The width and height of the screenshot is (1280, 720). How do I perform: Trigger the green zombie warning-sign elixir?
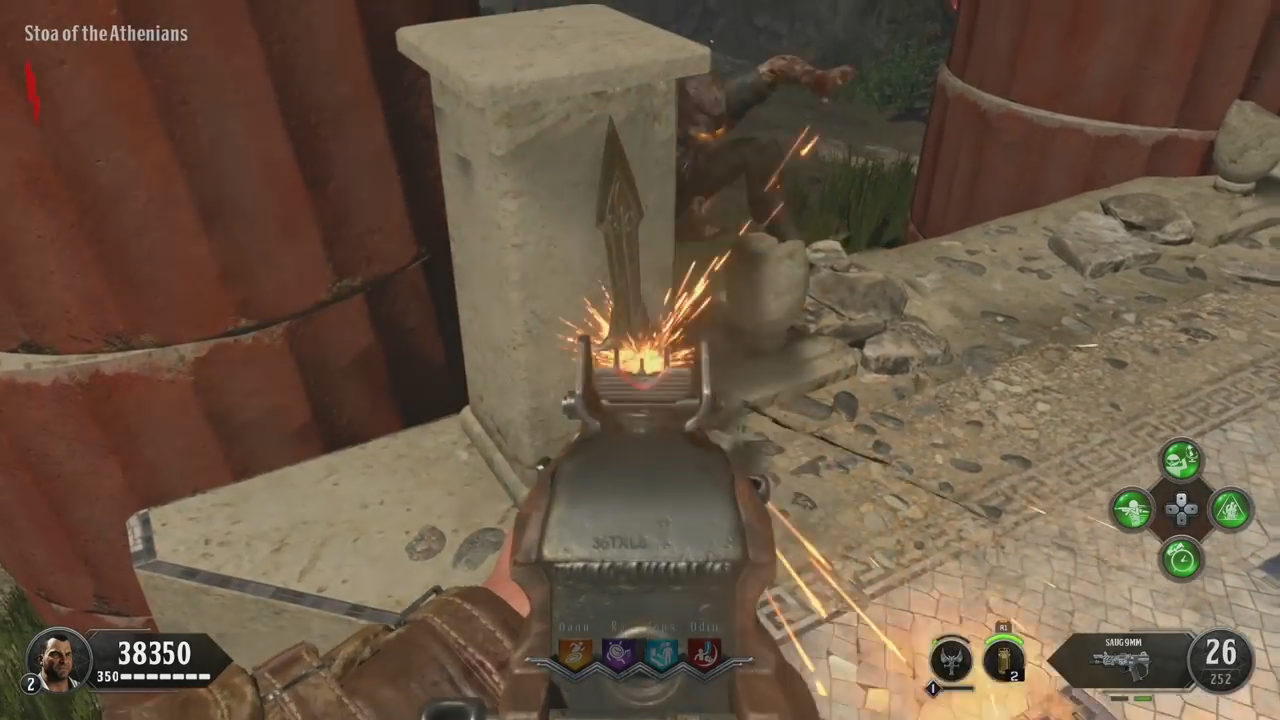1230,509
